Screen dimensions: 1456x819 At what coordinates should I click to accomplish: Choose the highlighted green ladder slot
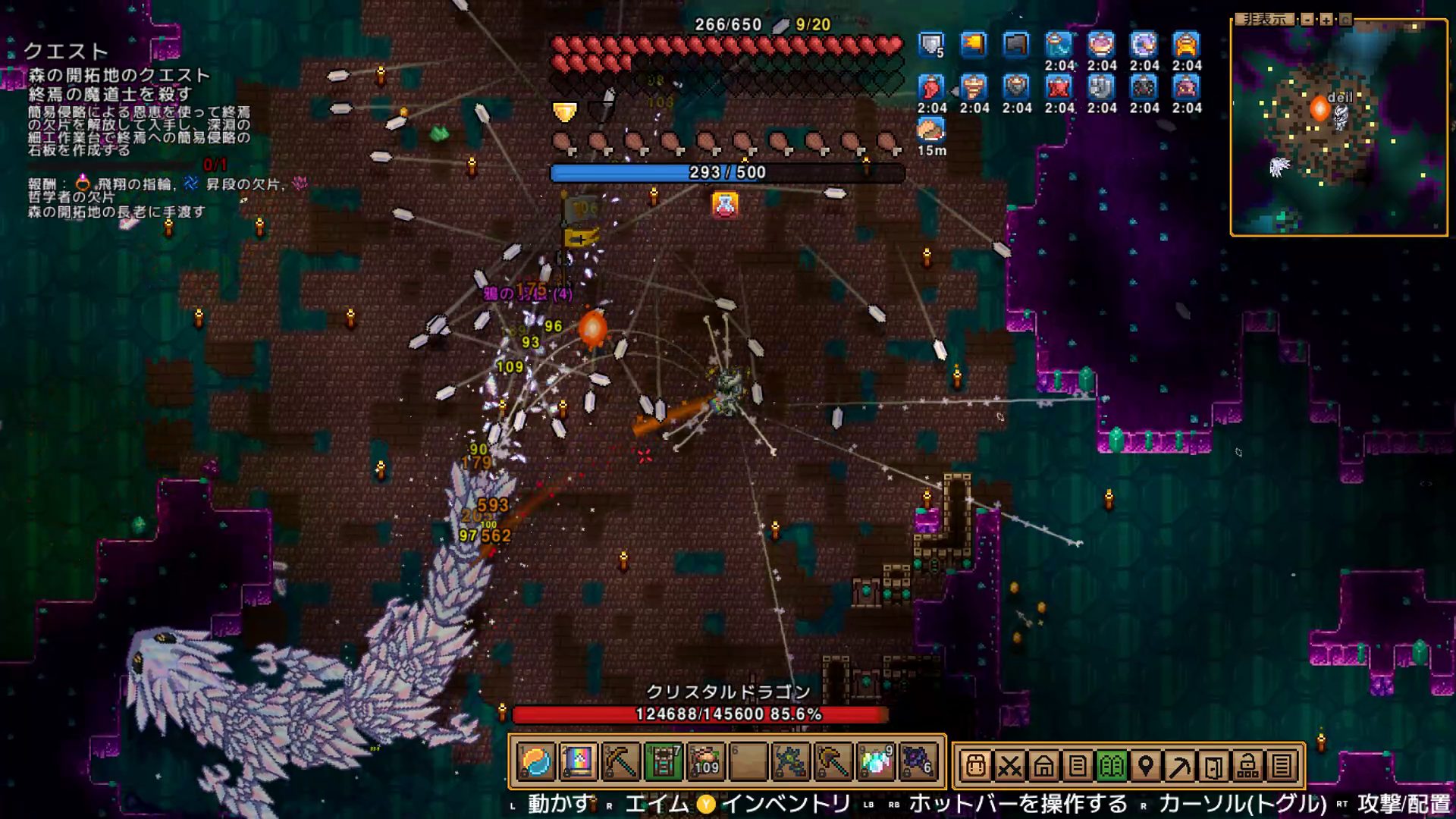[663, 762]
